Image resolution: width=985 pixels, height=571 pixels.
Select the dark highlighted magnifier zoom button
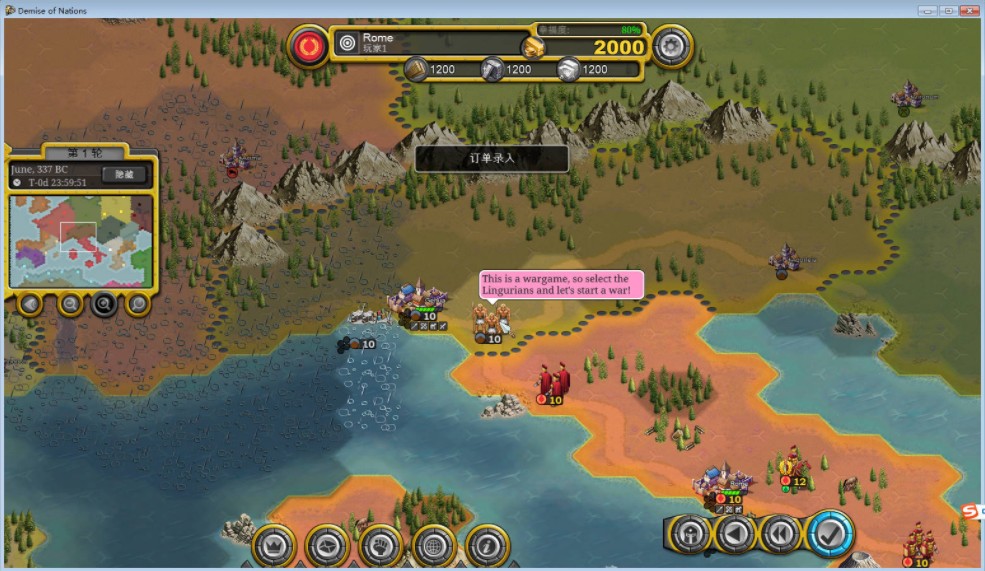[104, 303]
